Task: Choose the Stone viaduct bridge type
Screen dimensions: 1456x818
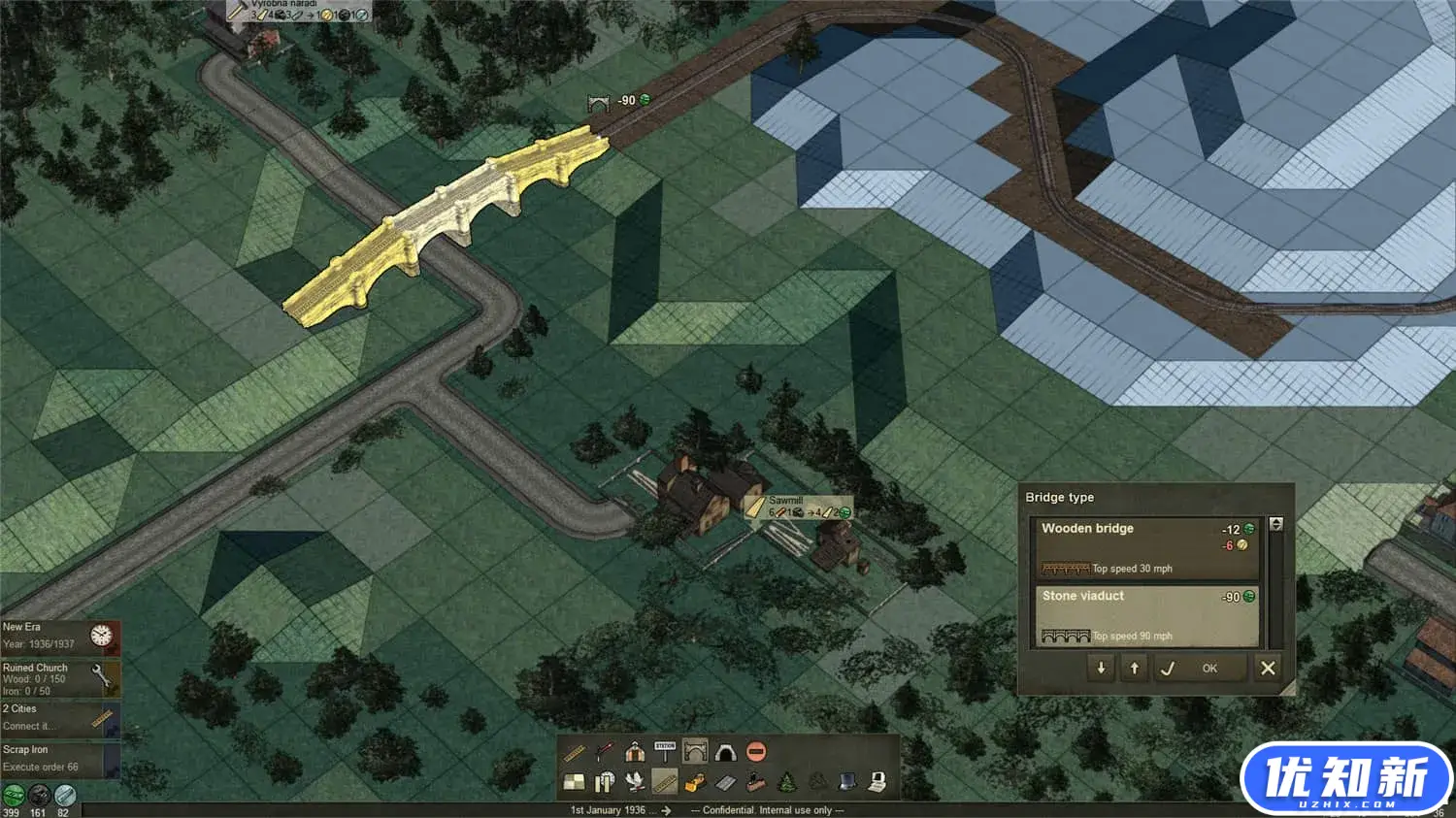Action: click(1145, 615)
